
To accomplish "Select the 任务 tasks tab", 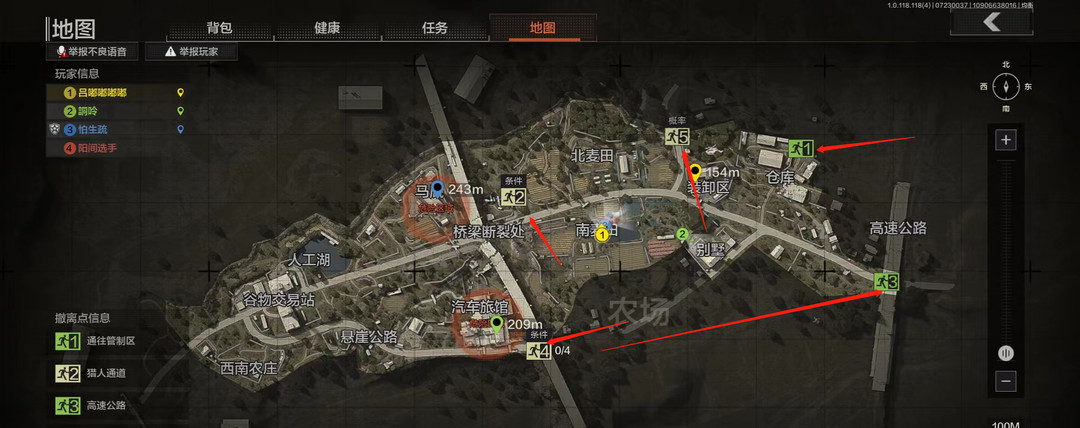I will tap(435, 28).
